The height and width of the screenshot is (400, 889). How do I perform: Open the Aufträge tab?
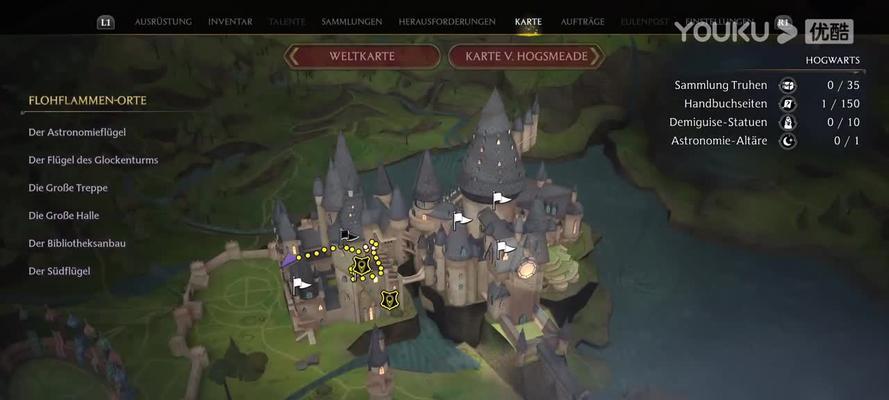[582, 22]
